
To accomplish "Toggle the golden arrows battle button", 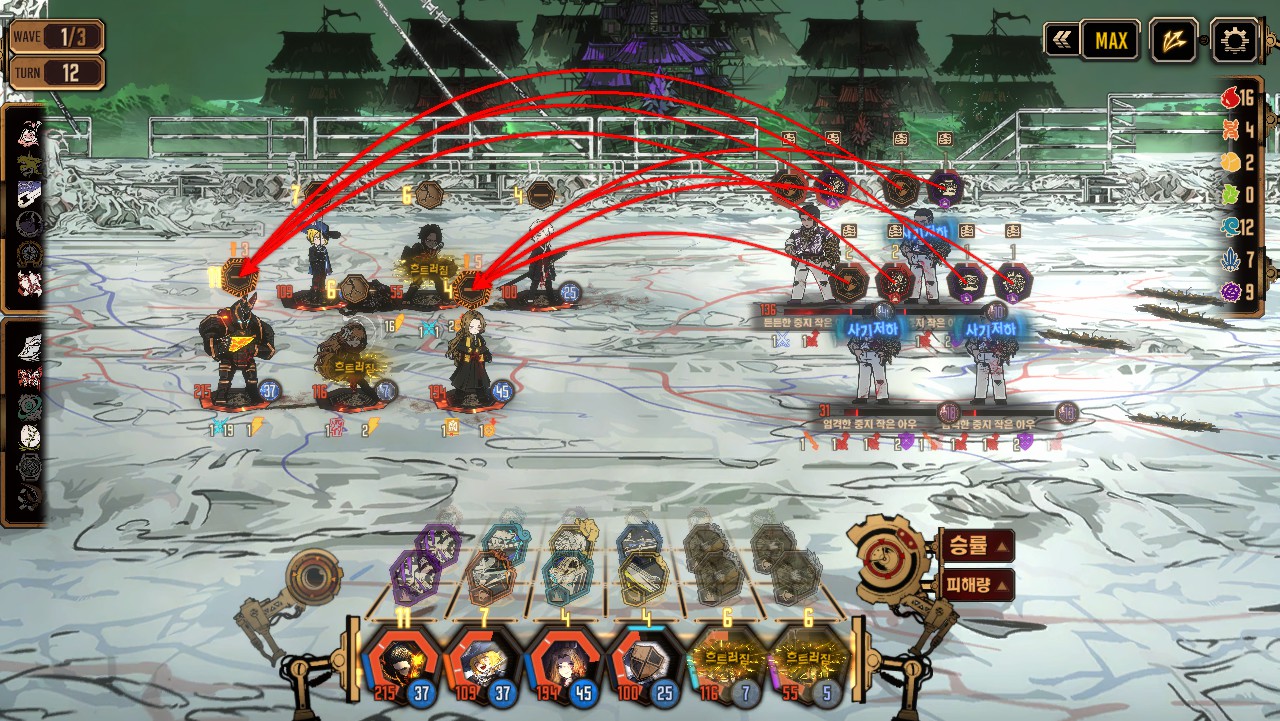I will (x=1173, y=41).
